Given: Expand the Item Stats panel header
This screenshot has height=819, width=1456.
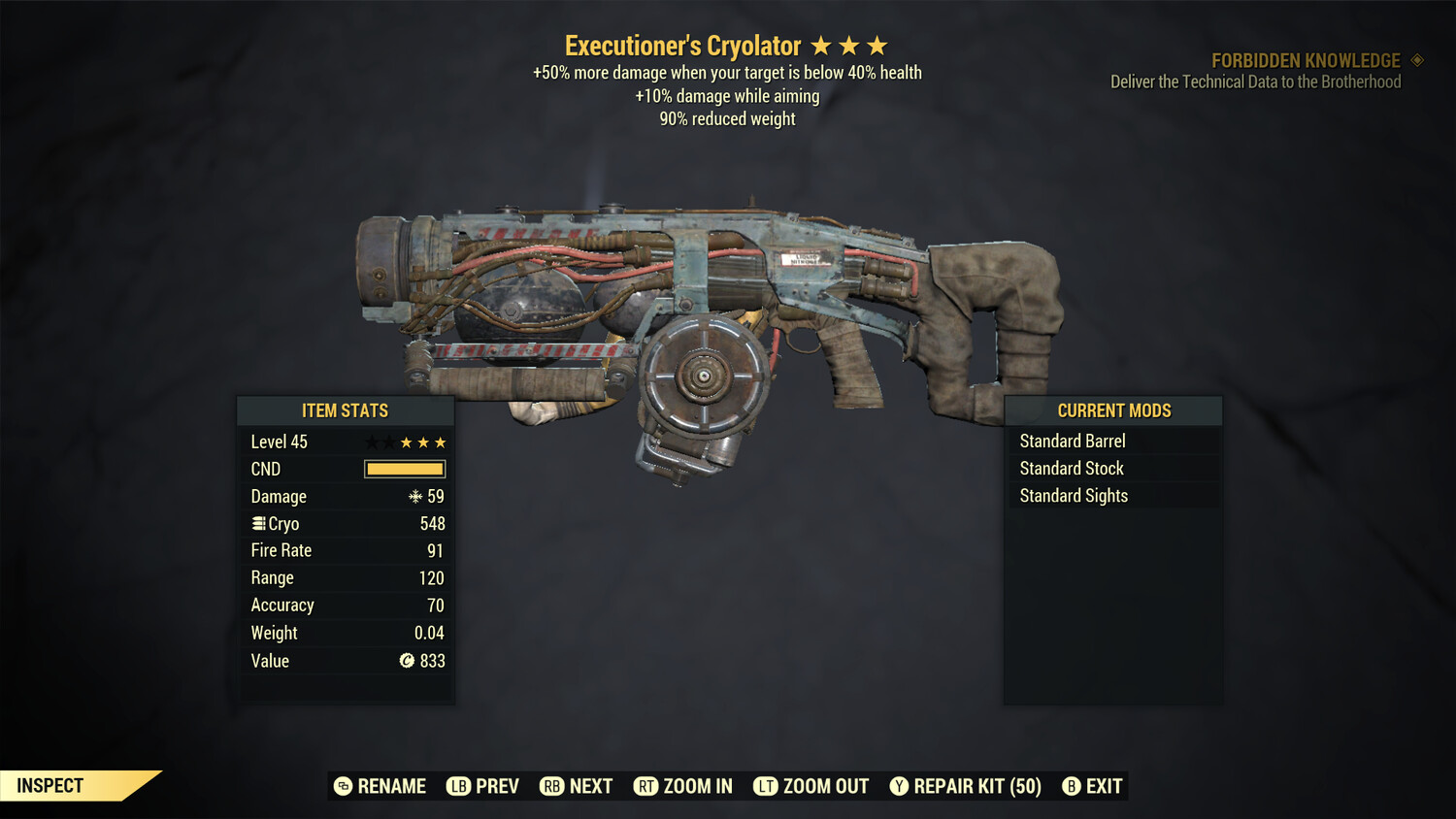Looking at the screenshot, I should point(347,410).
